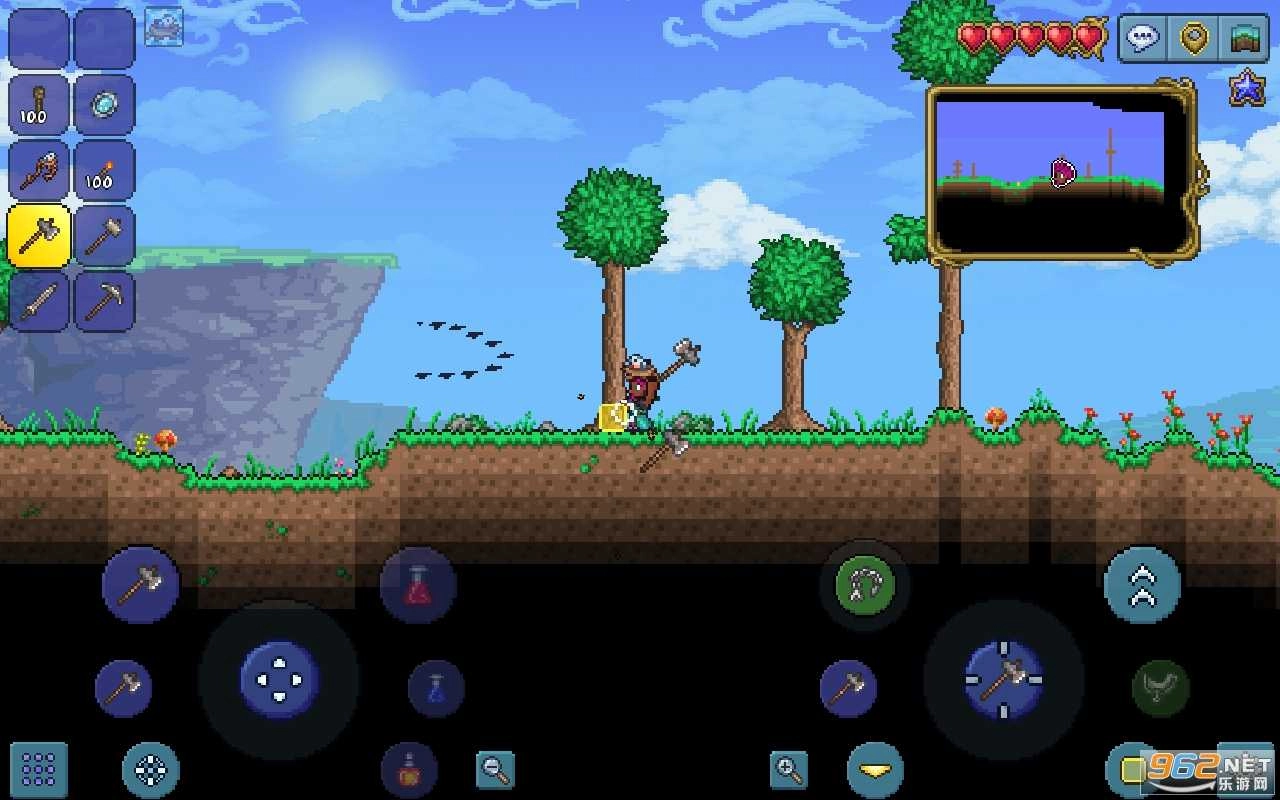Select the sword in the hotbar

[x=38, y=300]
